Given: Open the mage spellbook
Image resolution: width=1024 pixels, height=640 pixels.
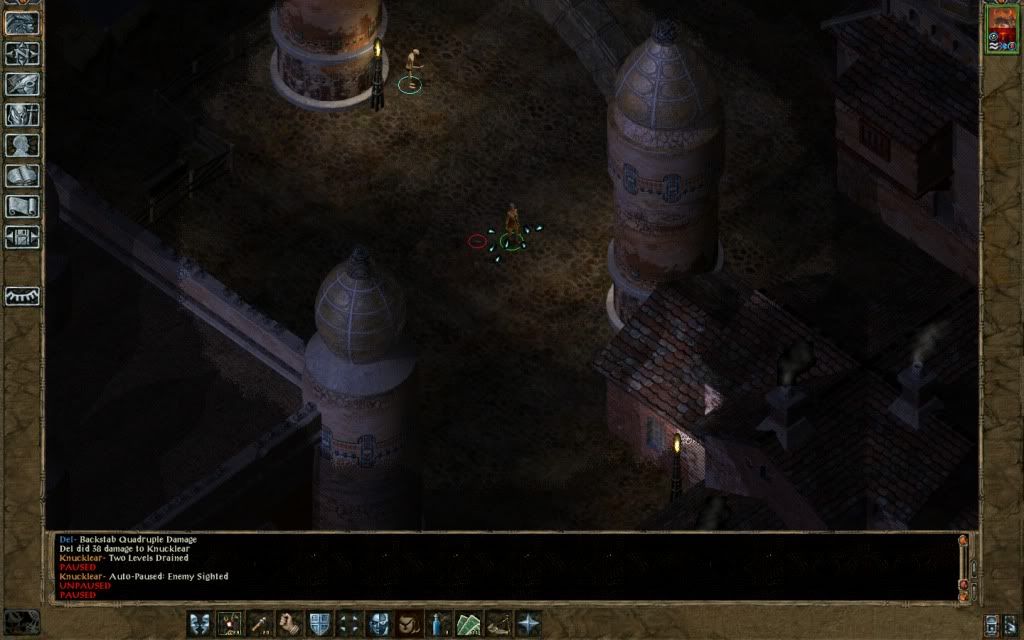Looking at the screenshot, I should click(x=22, y=176).
